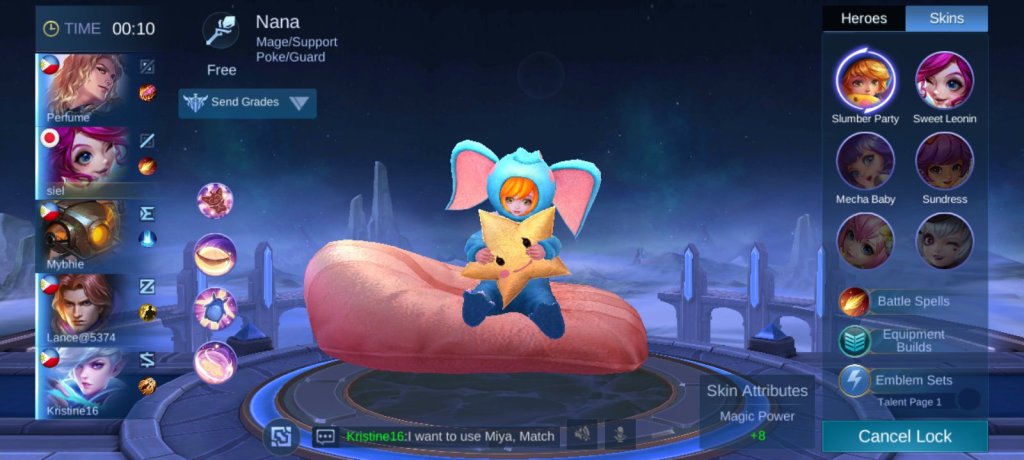Pick the Mecha Baby skin
Screen dimensions: 1024x460
click(x=865, y=161)
